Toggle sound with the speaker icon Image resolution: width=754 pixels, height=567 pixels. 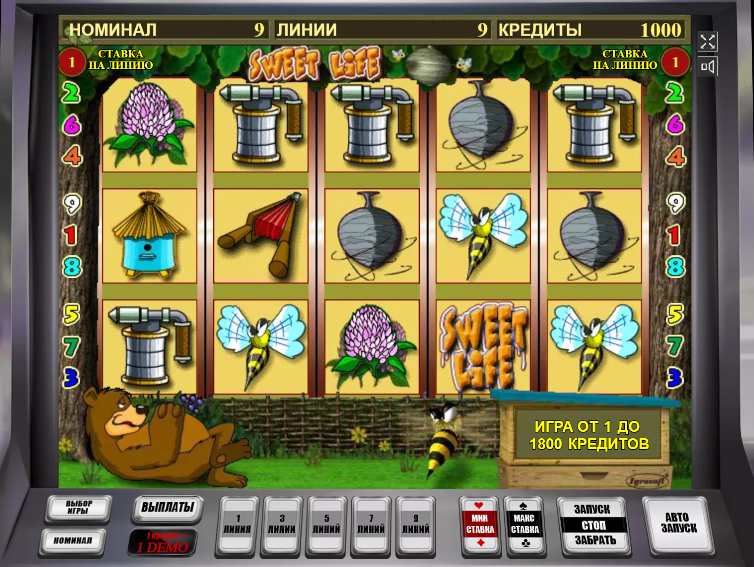pos(708,67)
